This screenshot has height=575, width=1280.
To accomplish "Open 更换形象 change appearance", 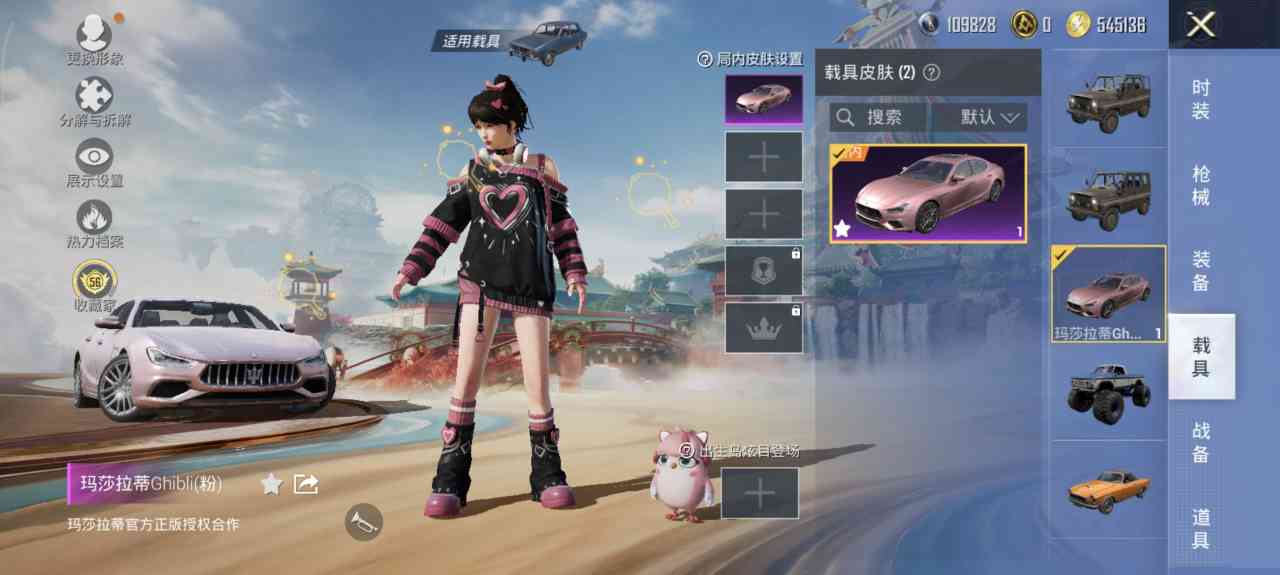I will 94,38.
